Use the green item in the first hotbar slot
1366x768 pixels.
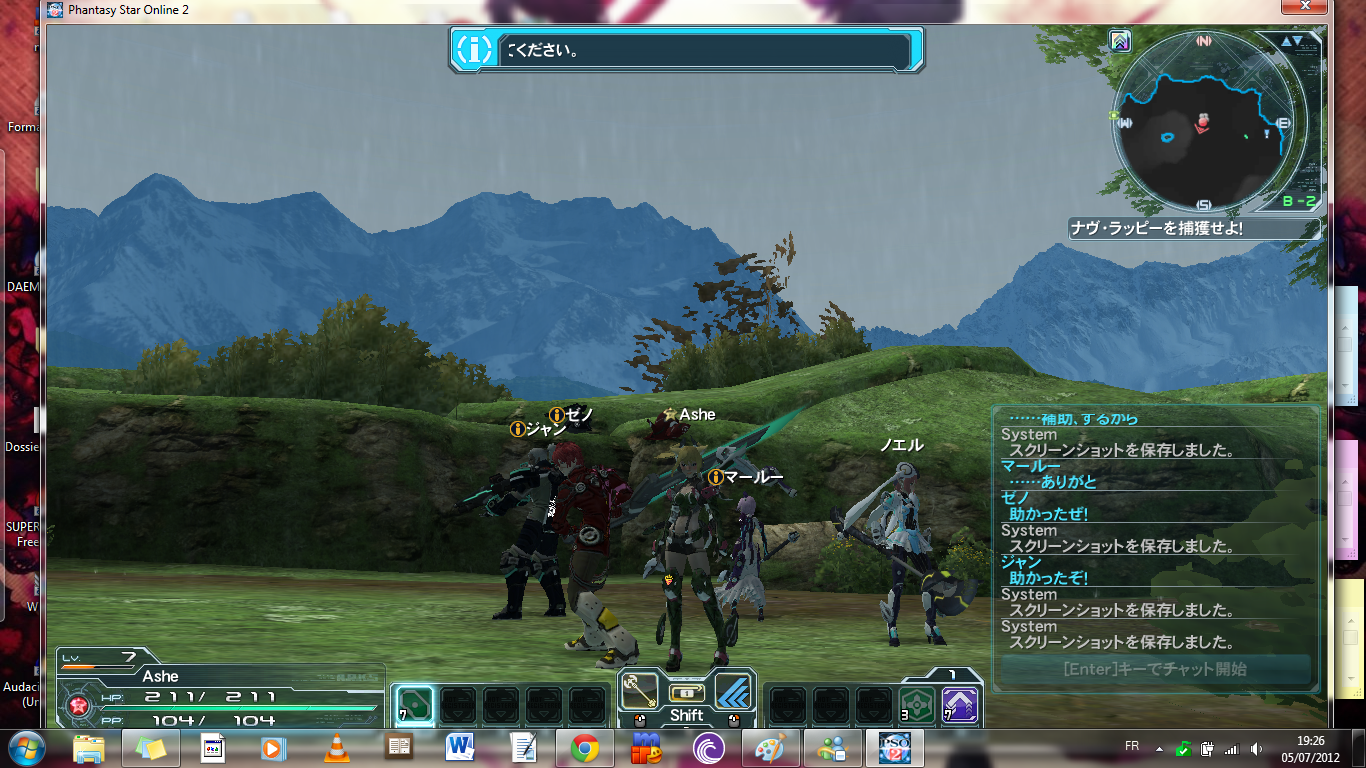[414, 704]
